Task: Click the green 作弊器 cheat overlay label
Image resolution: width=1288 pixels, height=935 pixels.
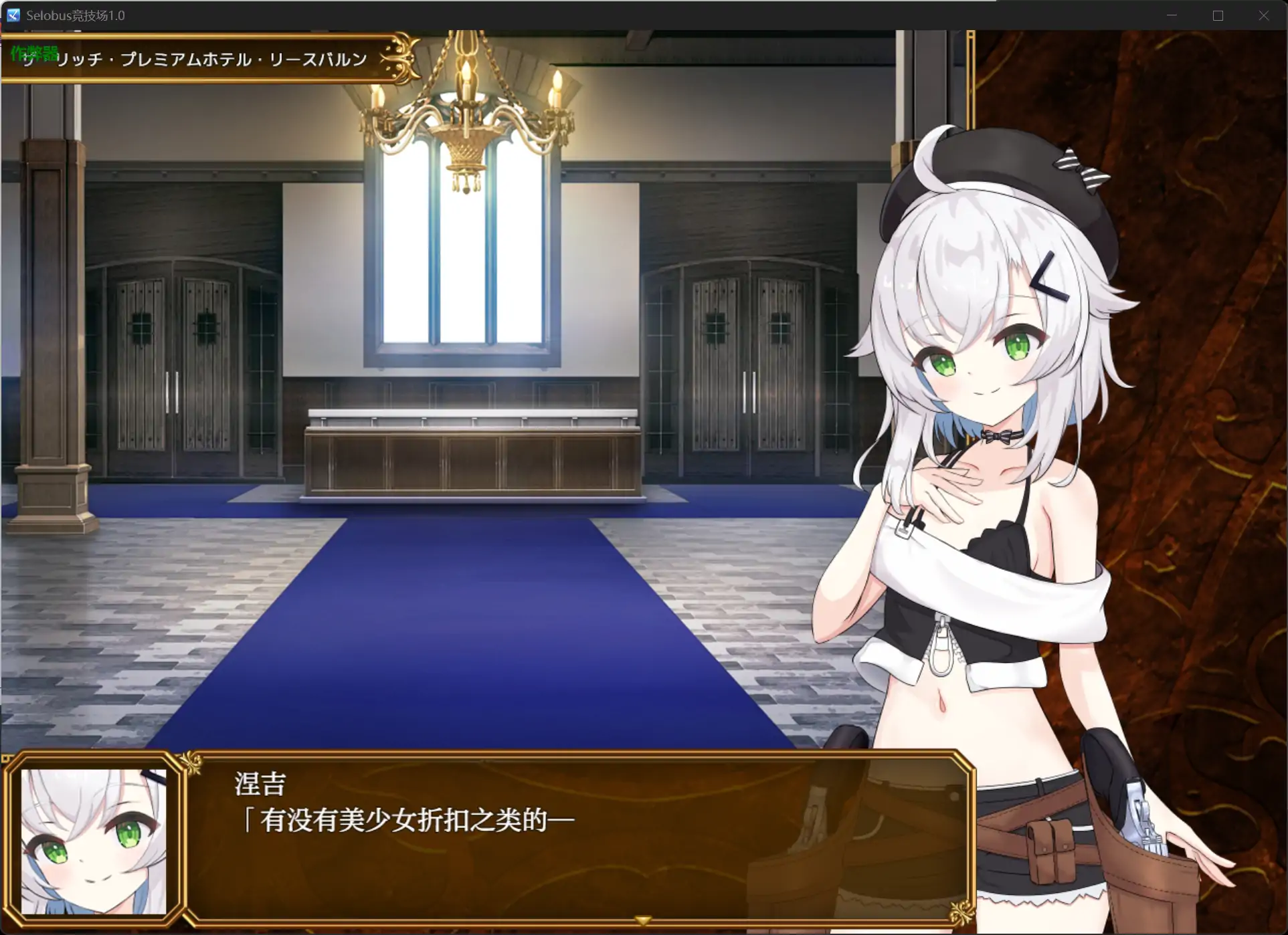Action: click(x=34, y=53)
